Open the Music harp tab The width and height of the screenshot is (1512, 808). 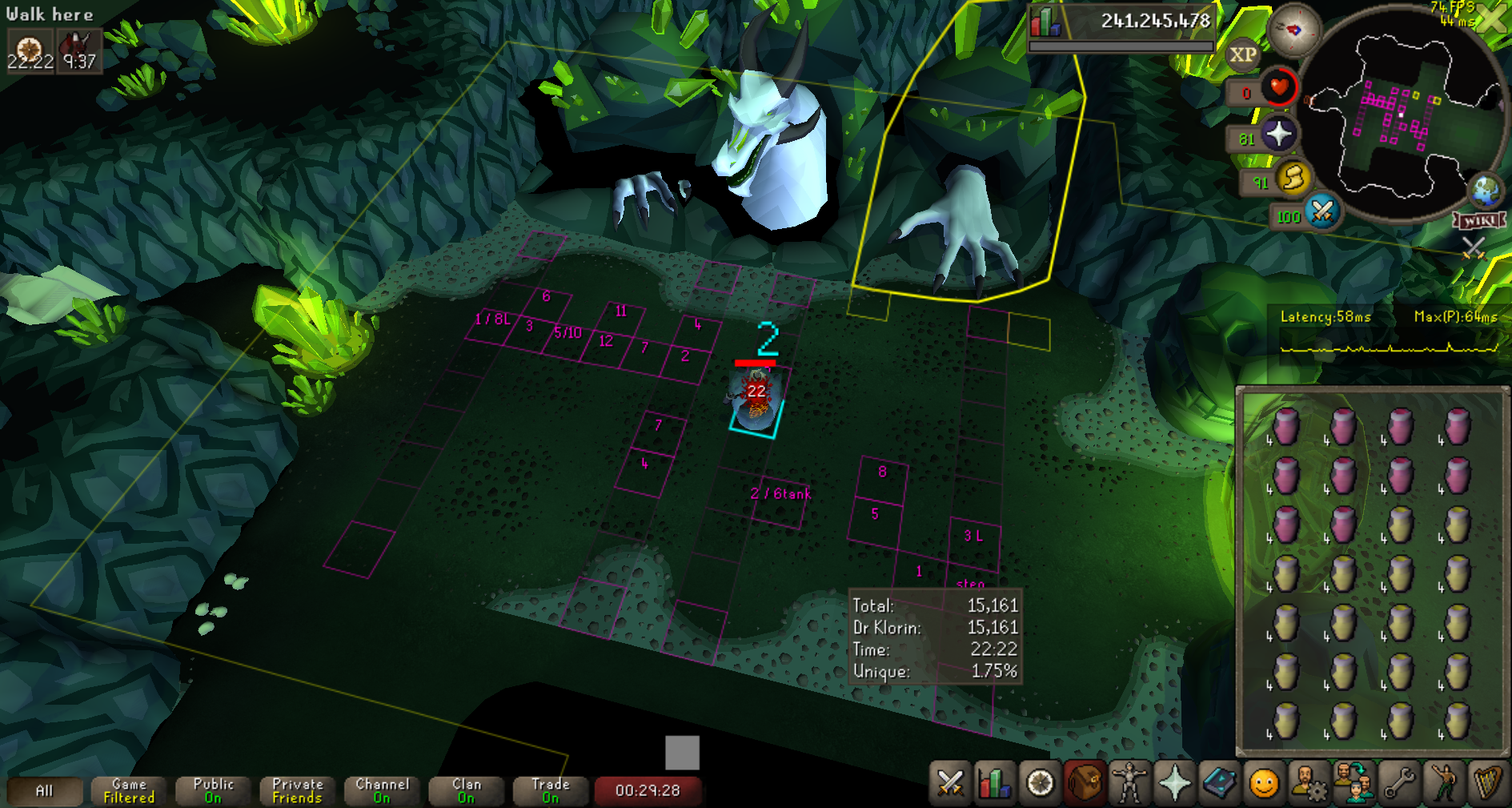pos(1488,782)
